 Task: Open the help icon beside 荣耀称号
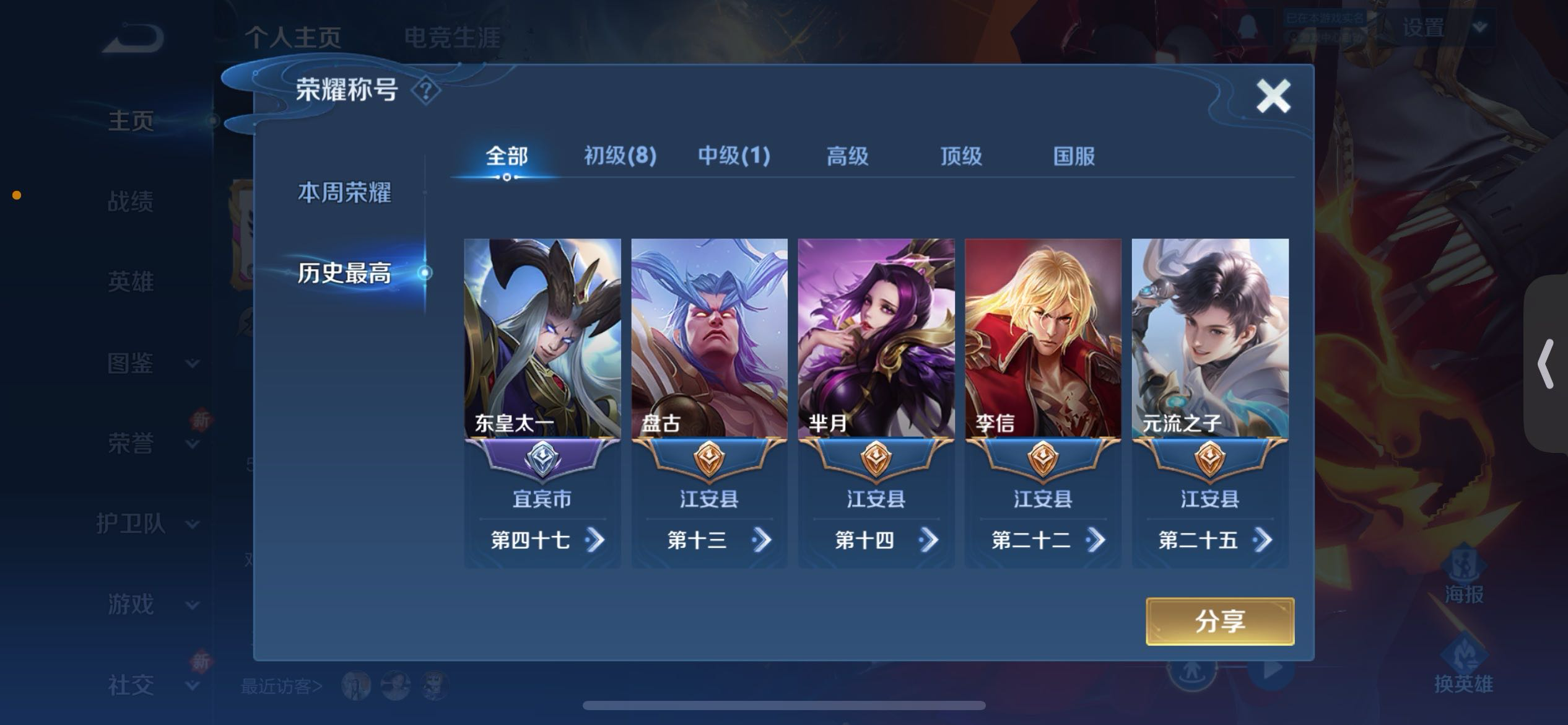[x=427, y=90]
